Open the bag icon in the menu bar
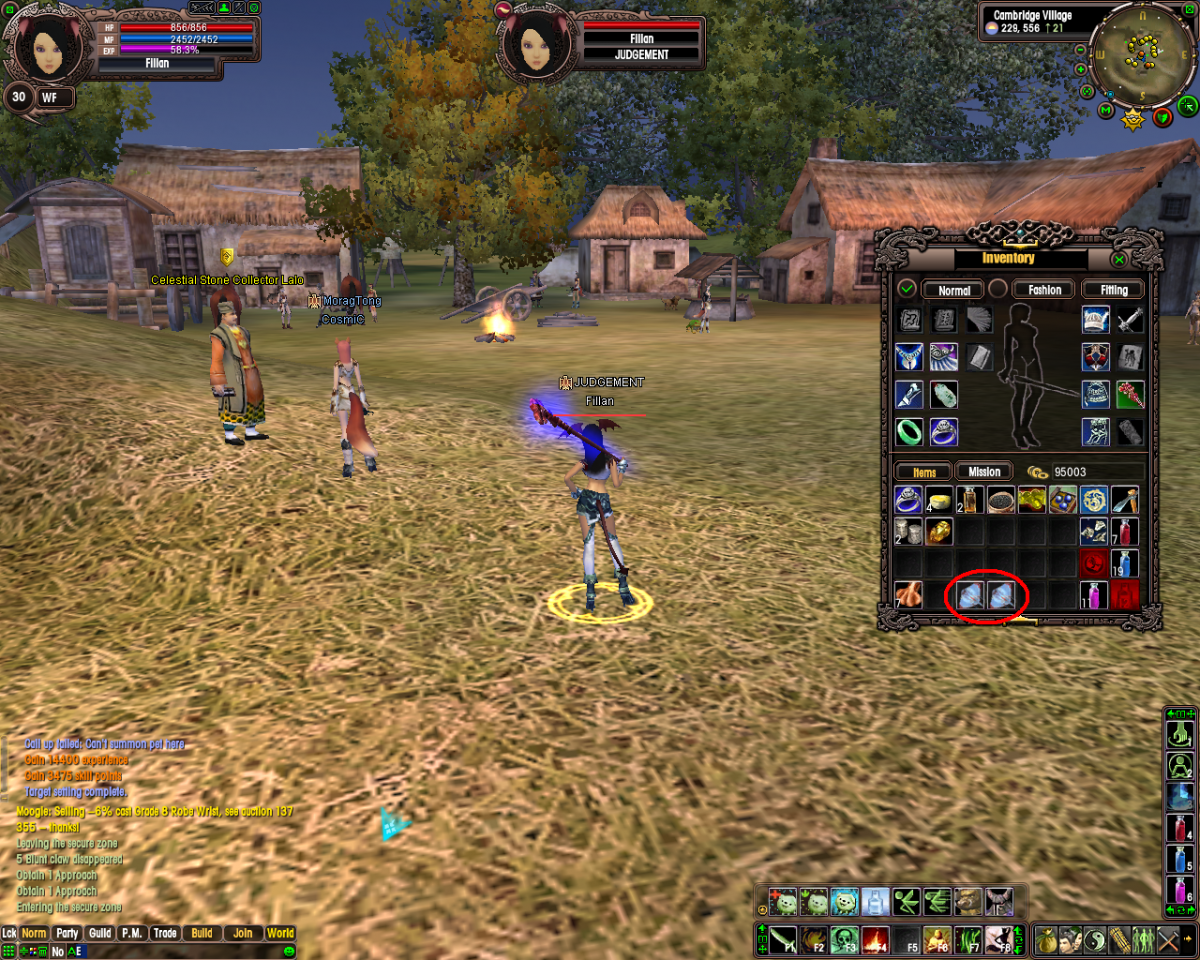This screenshot has height=960, width=1200. [x=1045, y=940]
